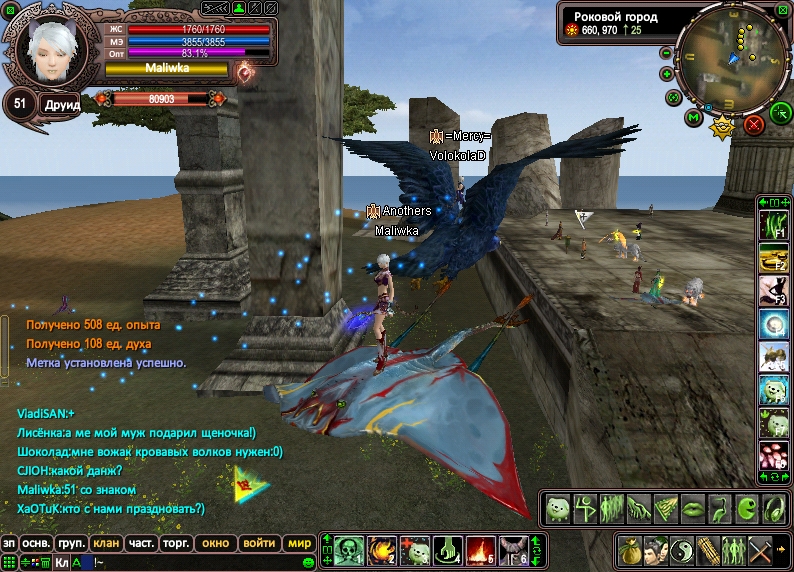
Task: Use the F1 green claws skill
Action: (773, 227)
